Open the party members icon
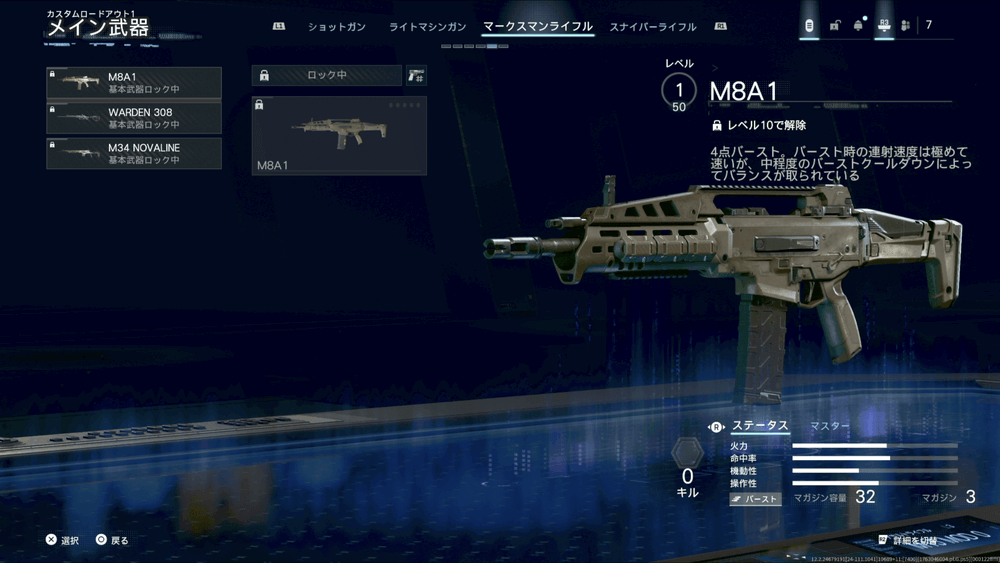 click(905, 26)
